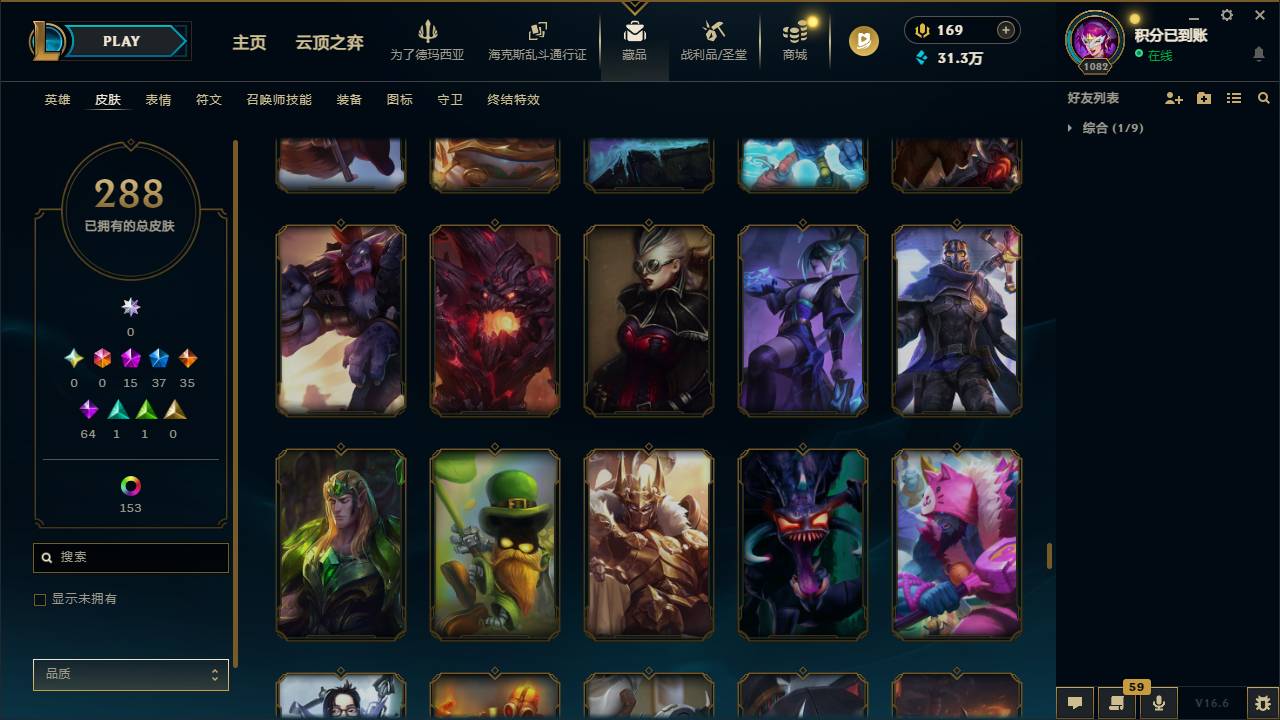
Task: Search friends using the magnifier icon
Action: [1263, 97]
